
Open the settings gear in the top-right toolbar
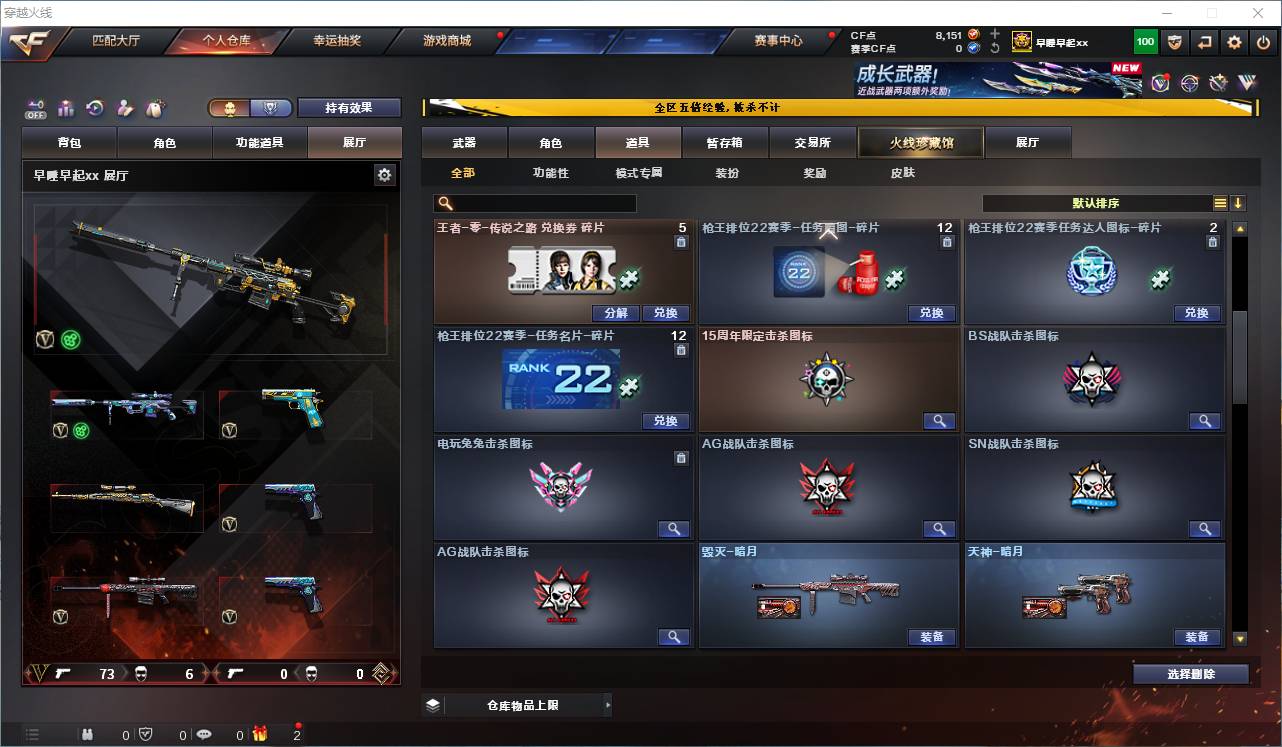click(1233, 42)
